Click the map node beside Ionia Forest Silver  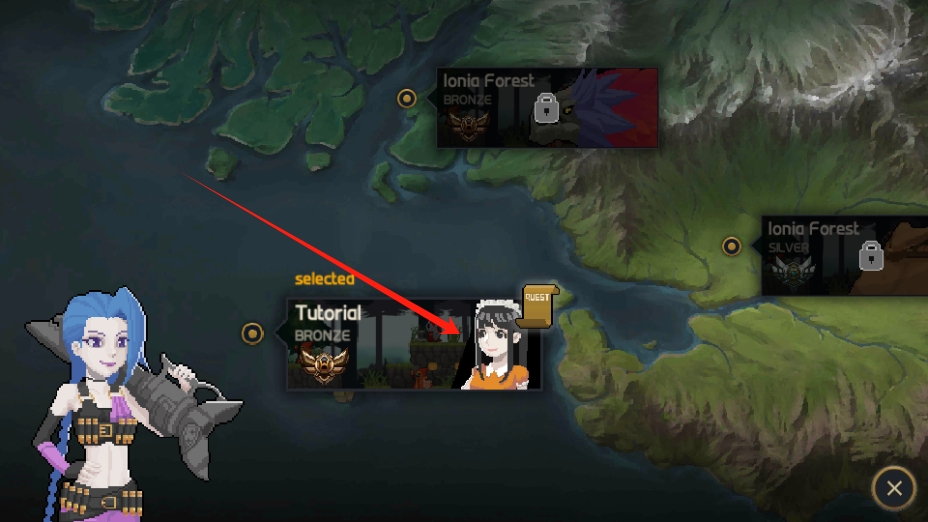pos(732,246)
